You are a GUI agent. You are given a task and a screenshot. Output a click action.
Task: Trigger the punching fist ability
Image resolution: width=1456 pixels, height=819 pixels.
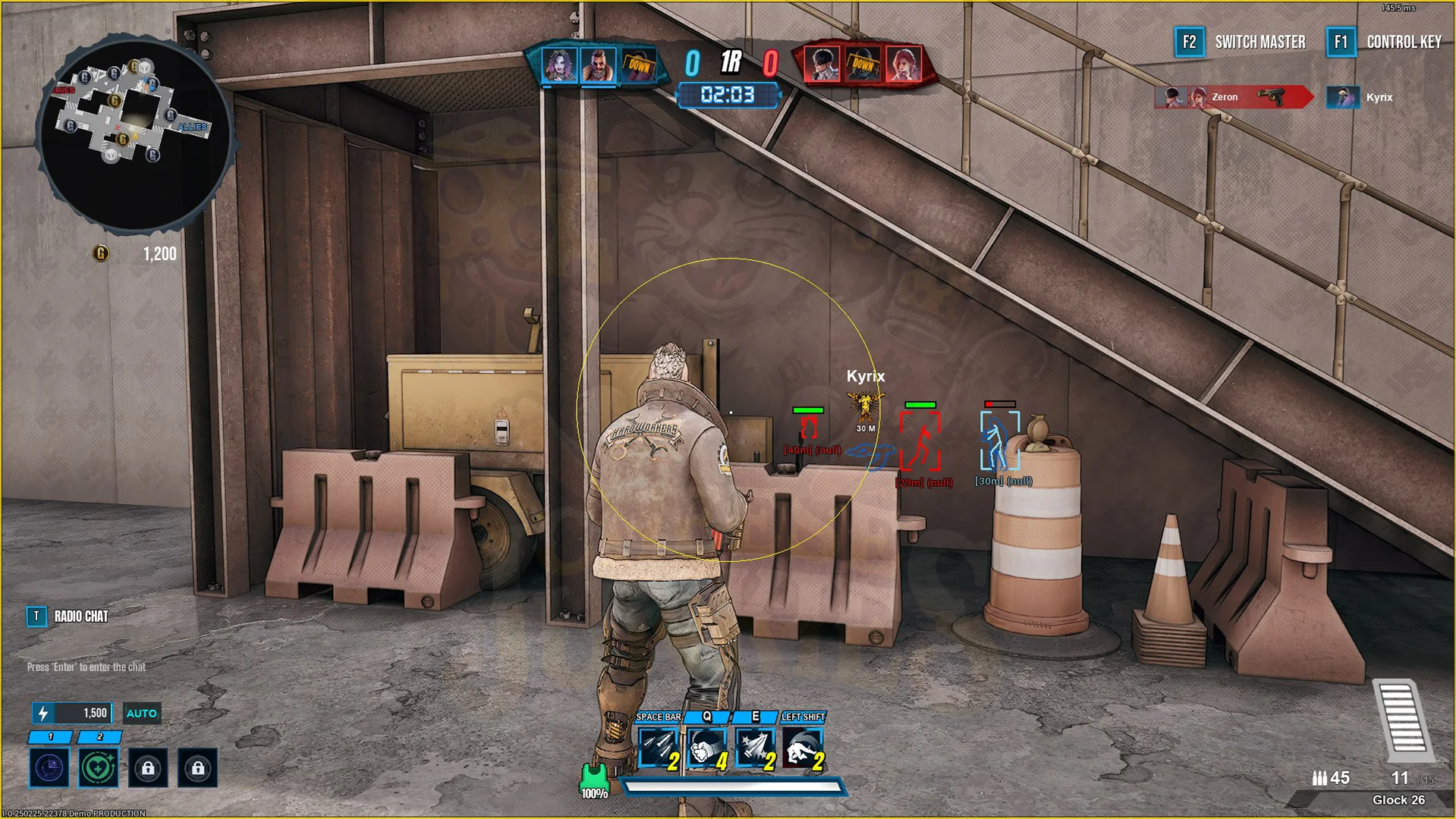point(706,748)
